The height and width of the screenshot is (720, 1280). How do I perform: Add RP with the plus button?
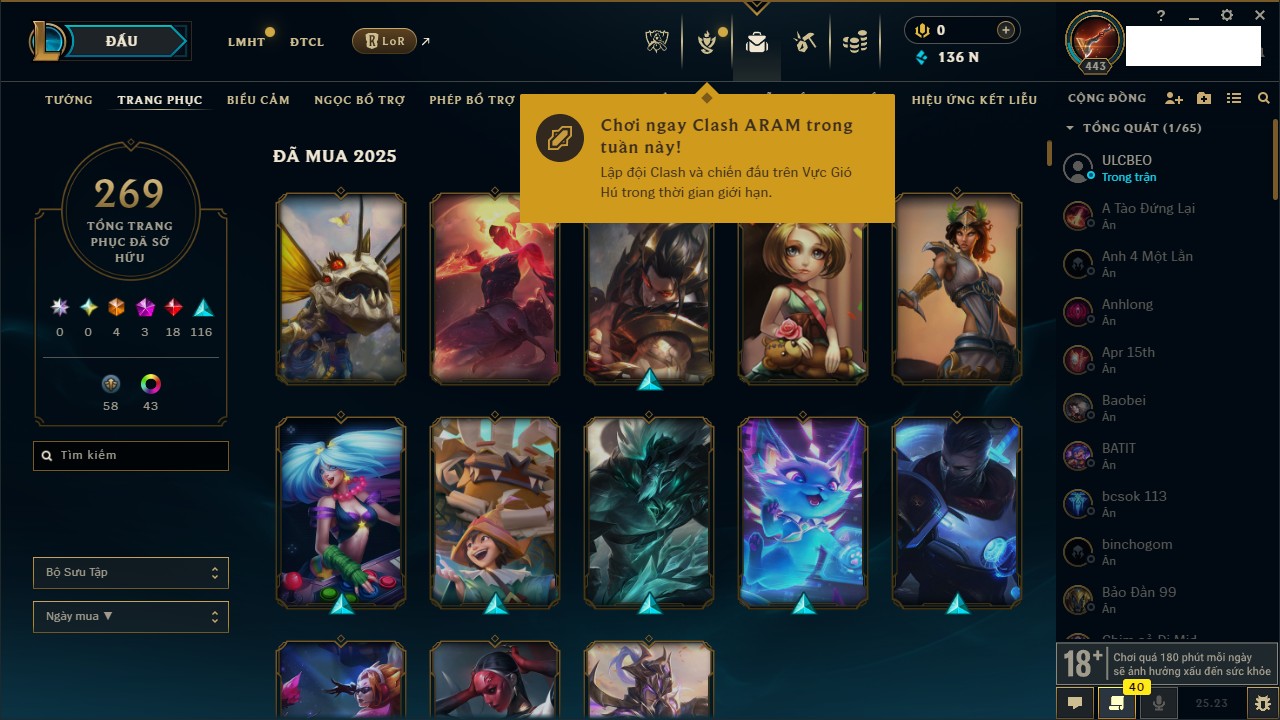pyautogui.click(x=1005, y=30)
